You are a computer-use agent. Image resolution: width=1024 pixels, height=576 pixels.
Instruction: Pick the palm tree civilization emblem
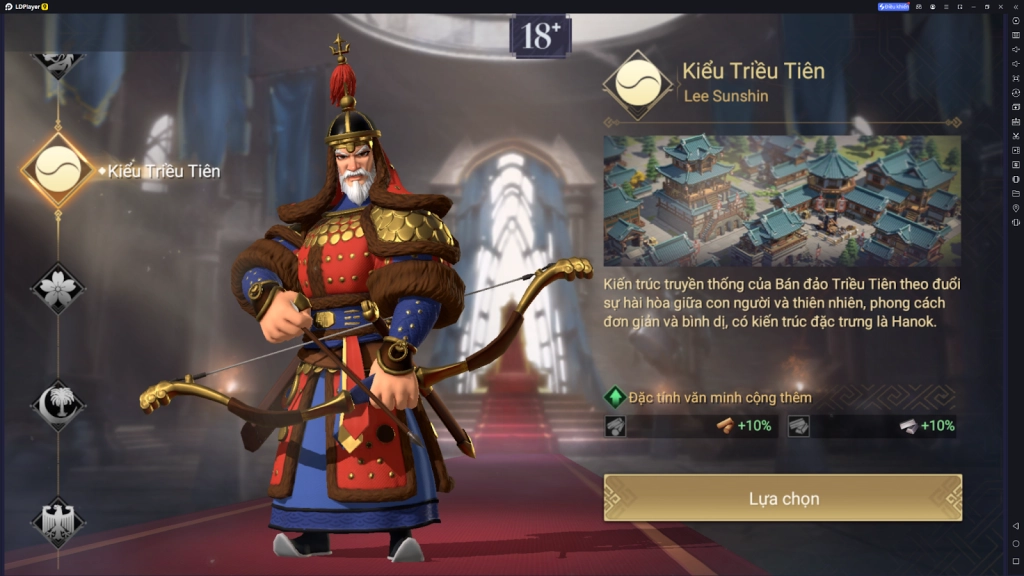58,405
